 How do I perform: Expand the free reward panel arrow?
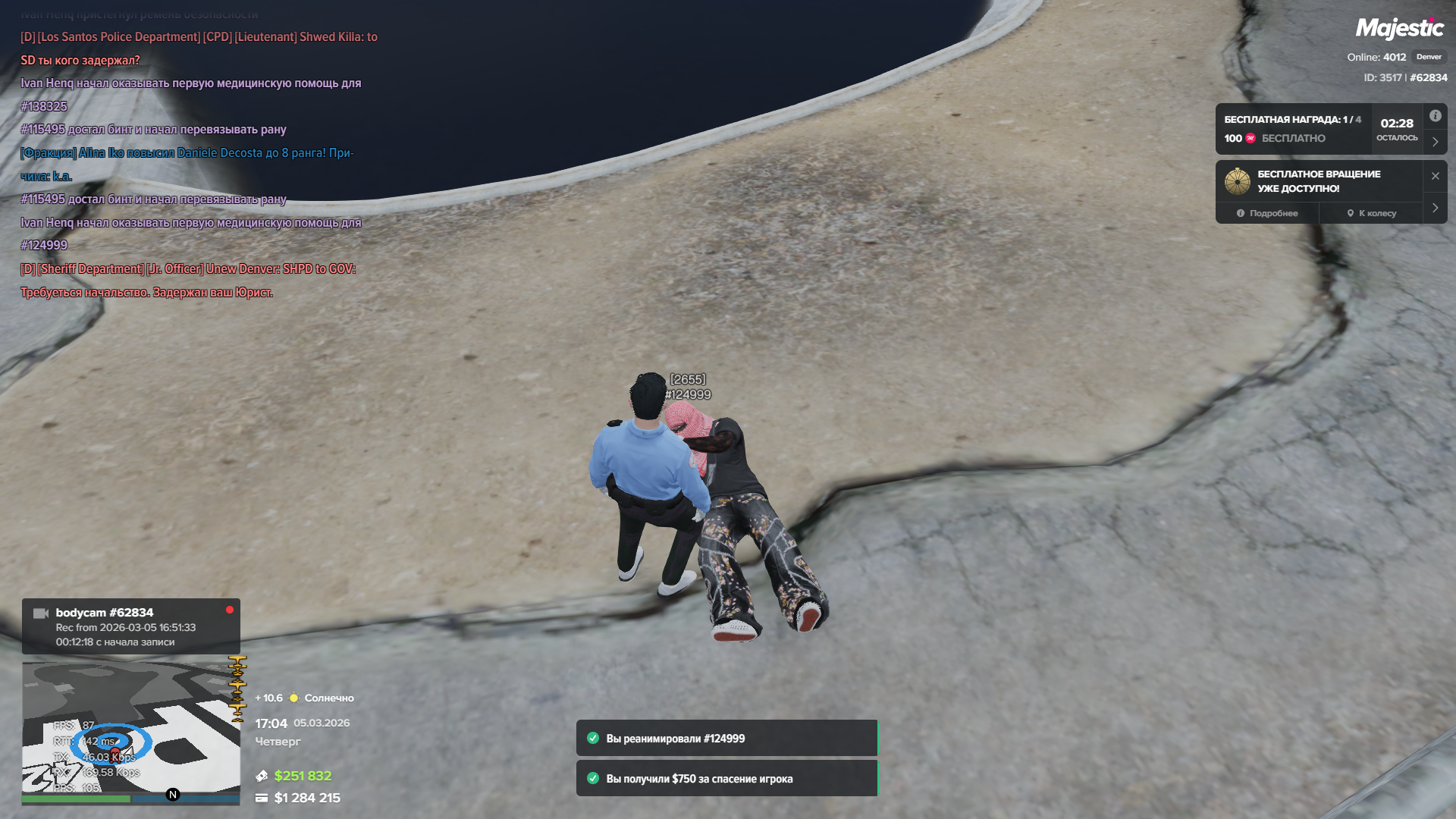coord(1435,142)
